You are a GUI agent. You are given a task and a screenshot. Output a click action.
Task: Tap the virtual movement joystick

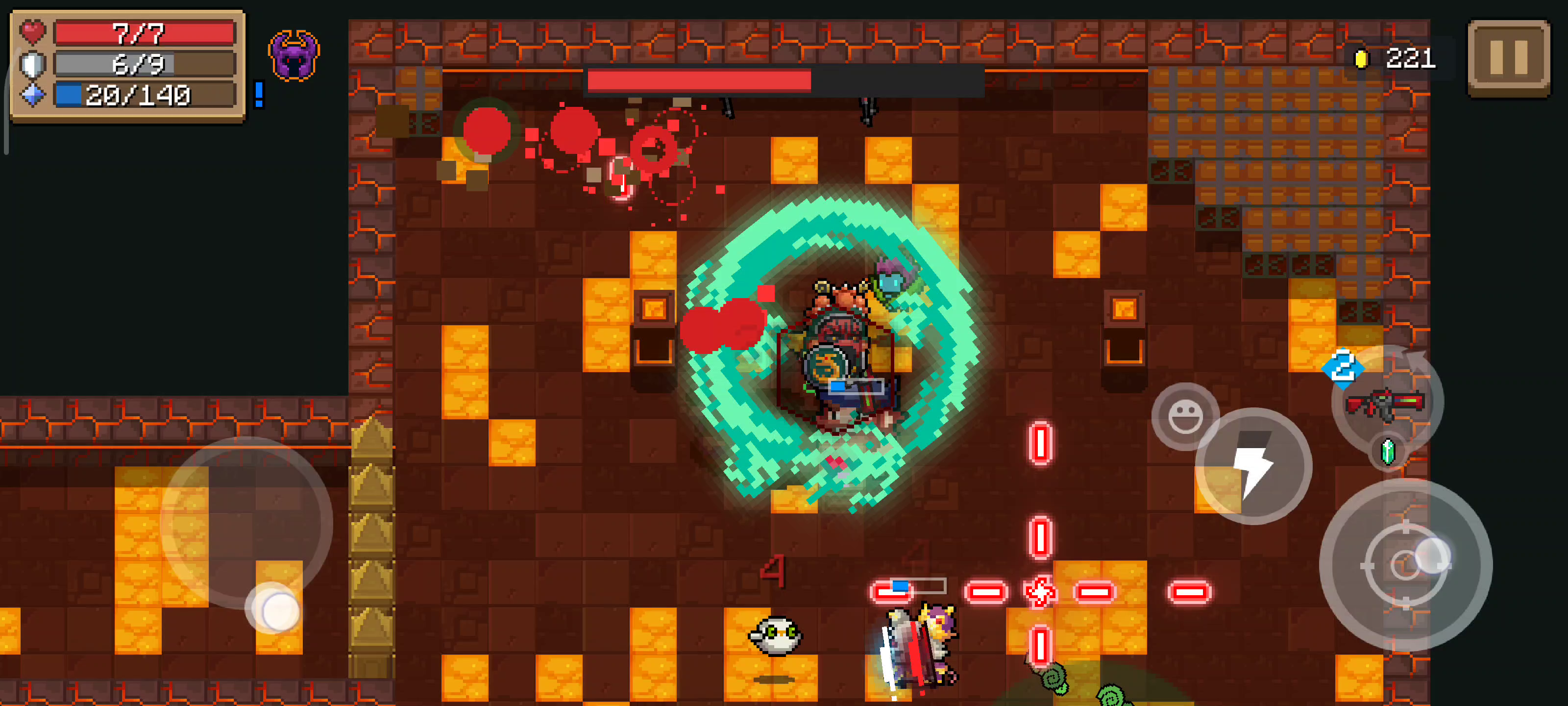[246, 523]
